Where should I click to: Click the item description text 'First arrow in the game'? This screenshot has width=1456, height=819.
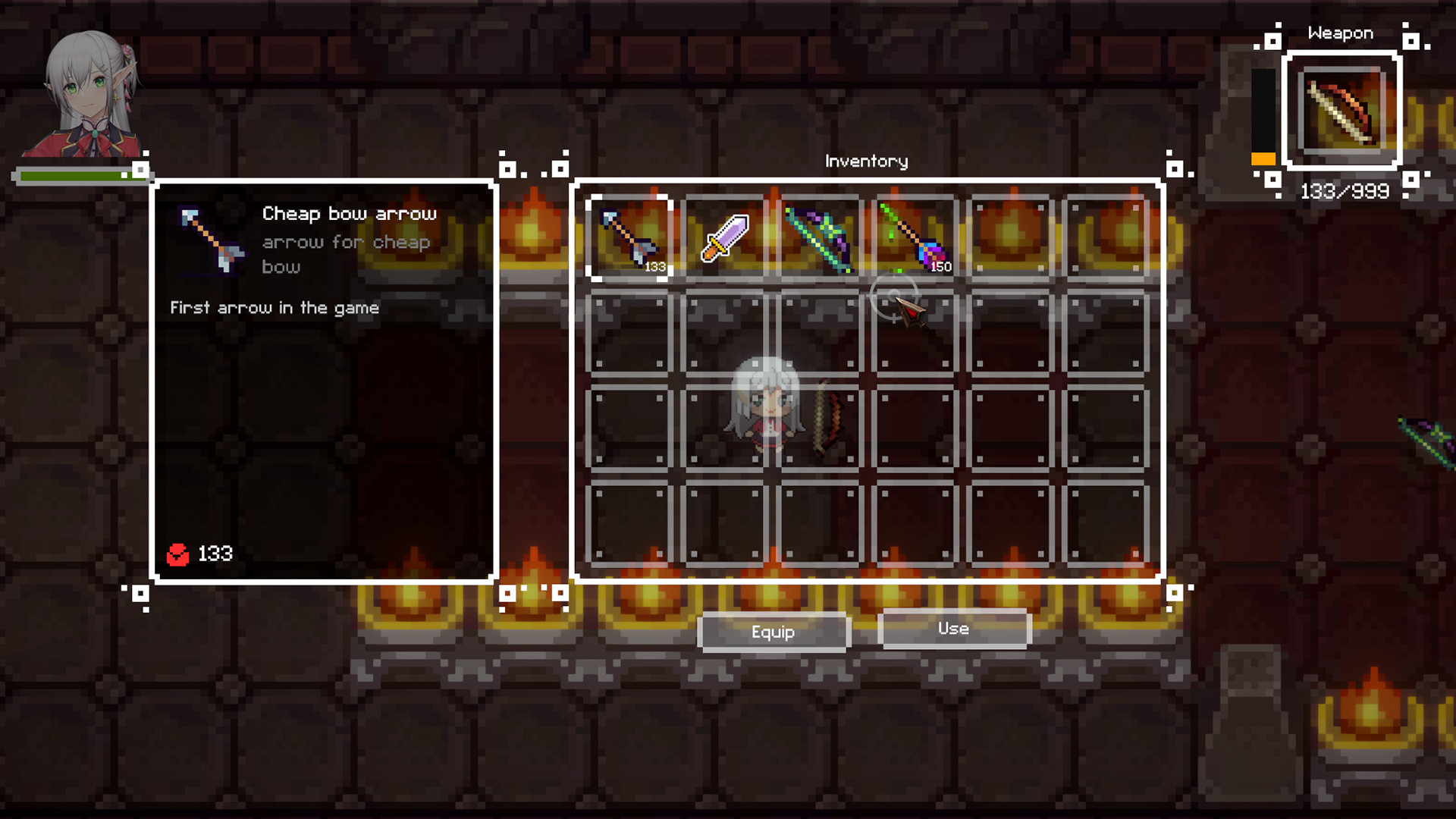pyautogui.click(x=275, y=308)
